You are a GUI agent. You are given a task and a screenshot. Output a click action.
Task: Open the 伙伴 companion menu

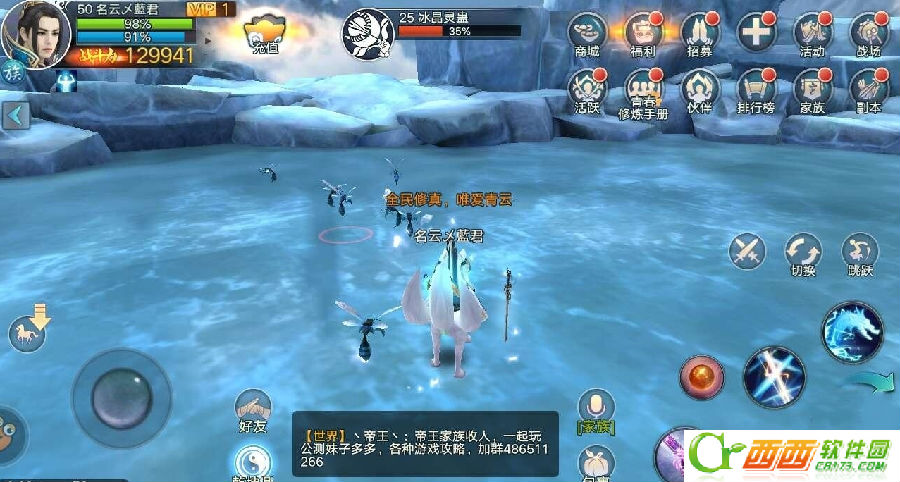(699, 90)
